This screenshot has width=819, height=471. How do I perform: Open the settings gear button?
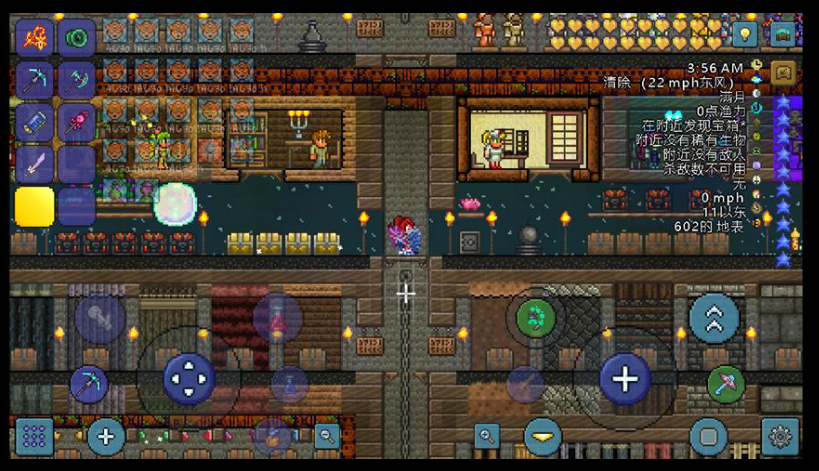(780, 436)
